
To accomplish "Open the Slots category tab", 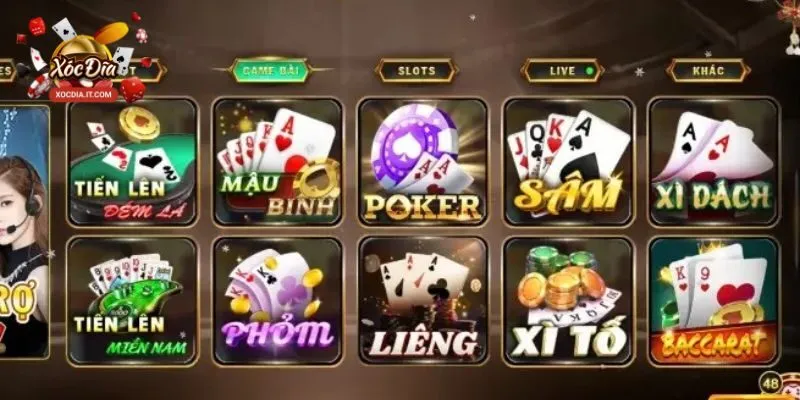I will pyautogui.click(x=416, y=71).
